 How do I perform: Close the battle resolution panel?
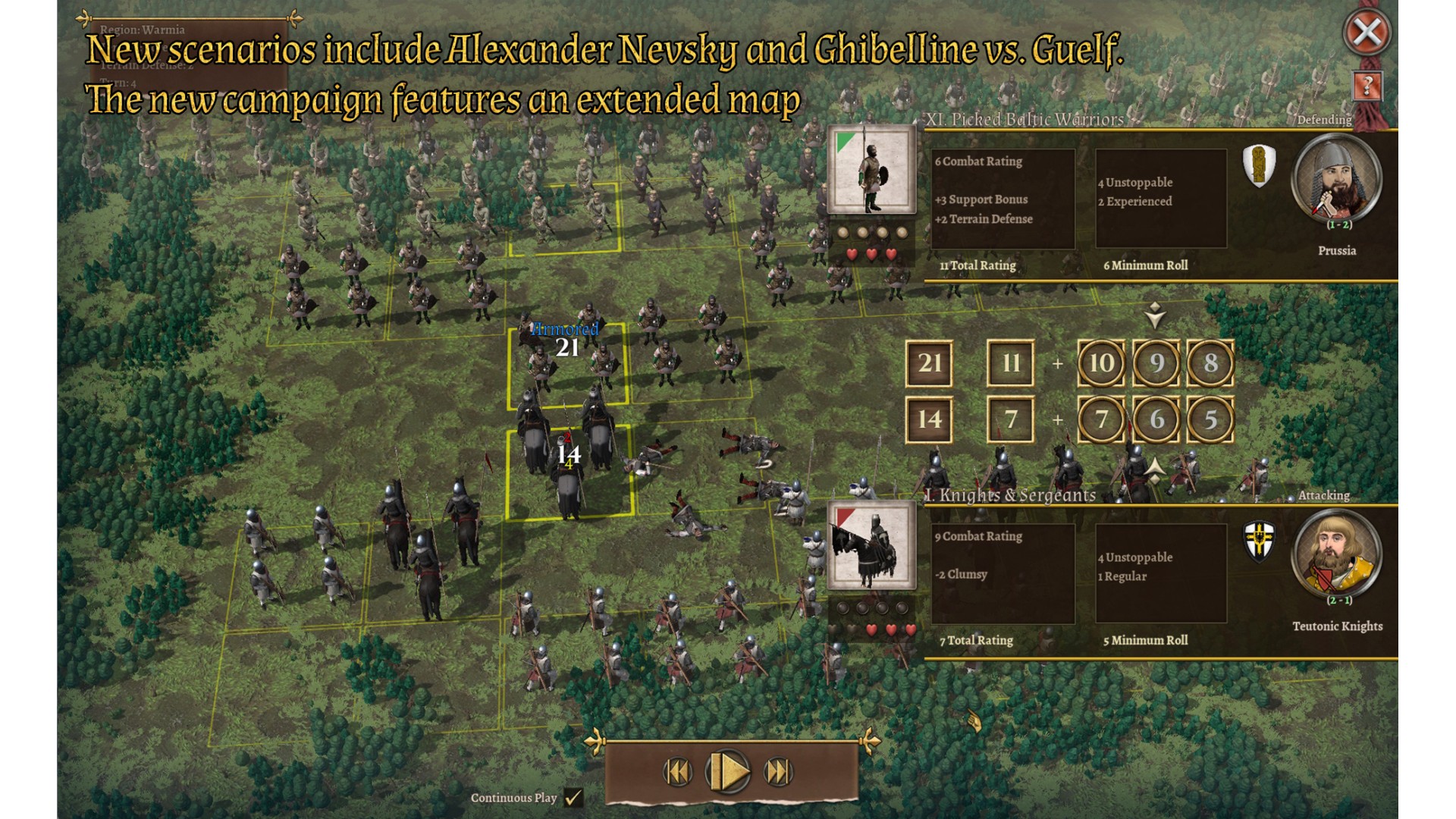pyautogui.click(x=1367, y=33)
